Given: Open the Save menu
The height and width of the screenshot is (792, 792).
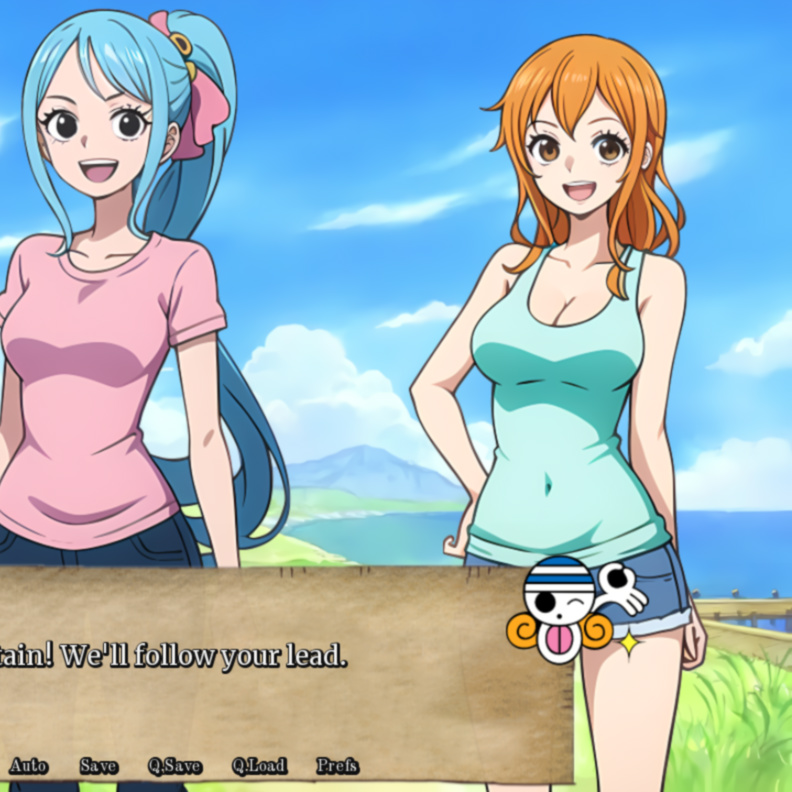Looking at the screenshot, I should point(98,766).
